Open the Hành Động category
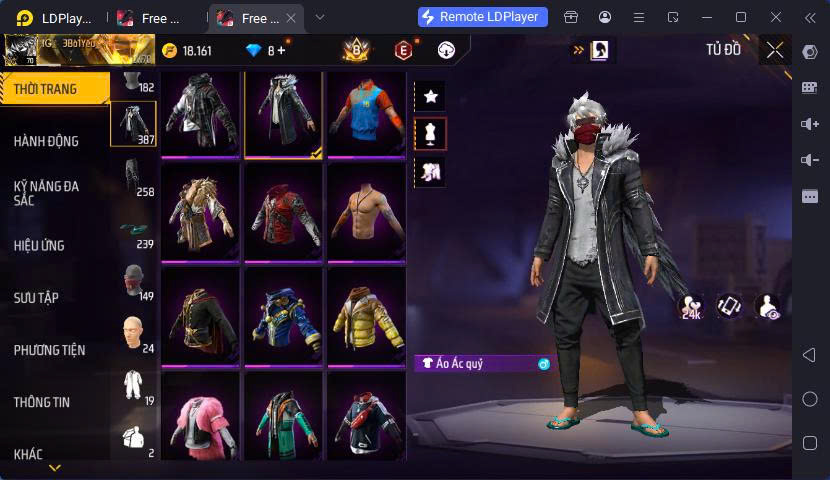The width and height of the screenshot is (830, 480). (x=47, y=142)
